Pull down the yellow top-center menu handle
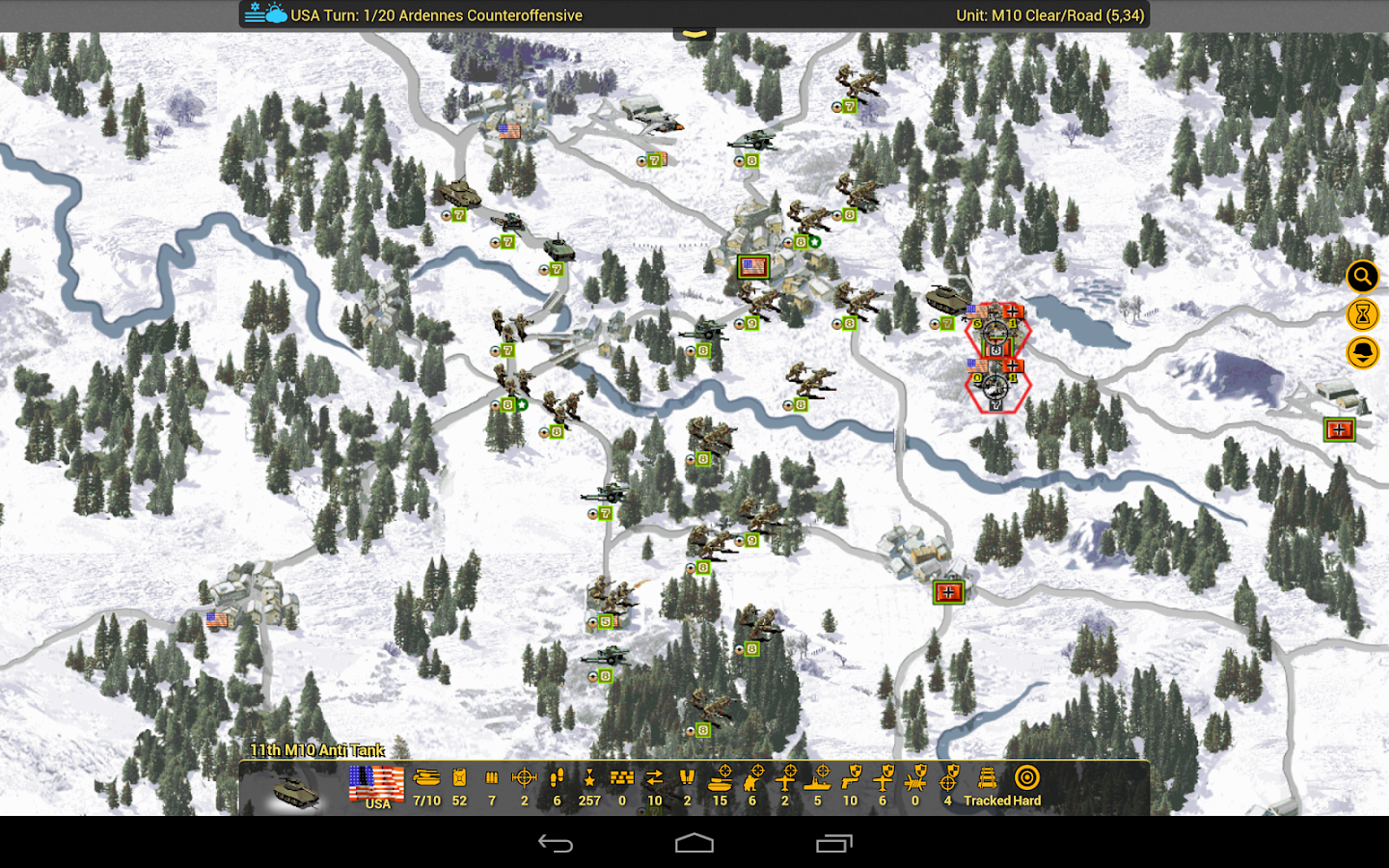The height and width of the screenshot is (868, 1389). [x=694, y=34]
